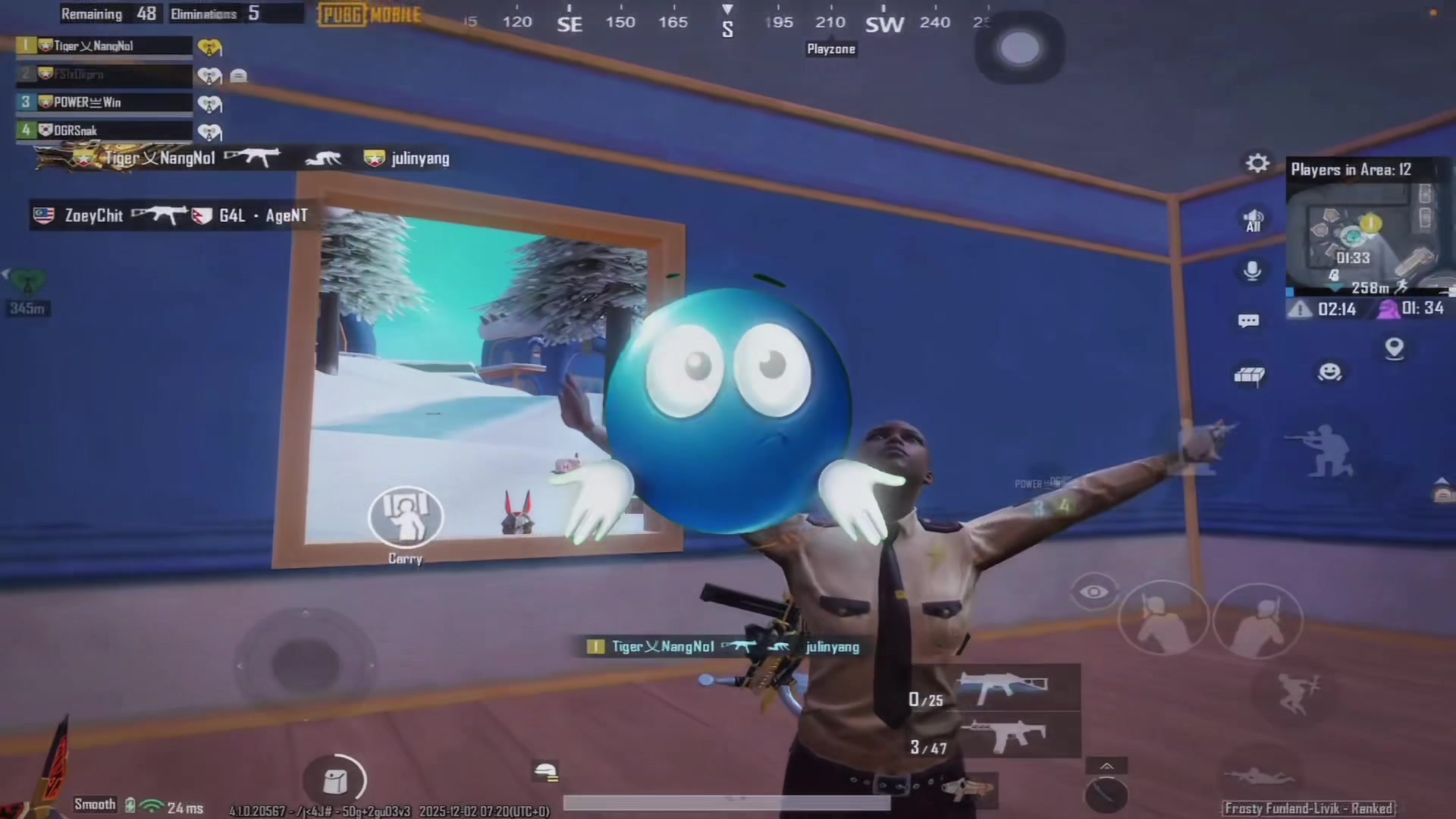Expand the item wheel with upward chevron

pyautogui.click(x=1106, y=764)
